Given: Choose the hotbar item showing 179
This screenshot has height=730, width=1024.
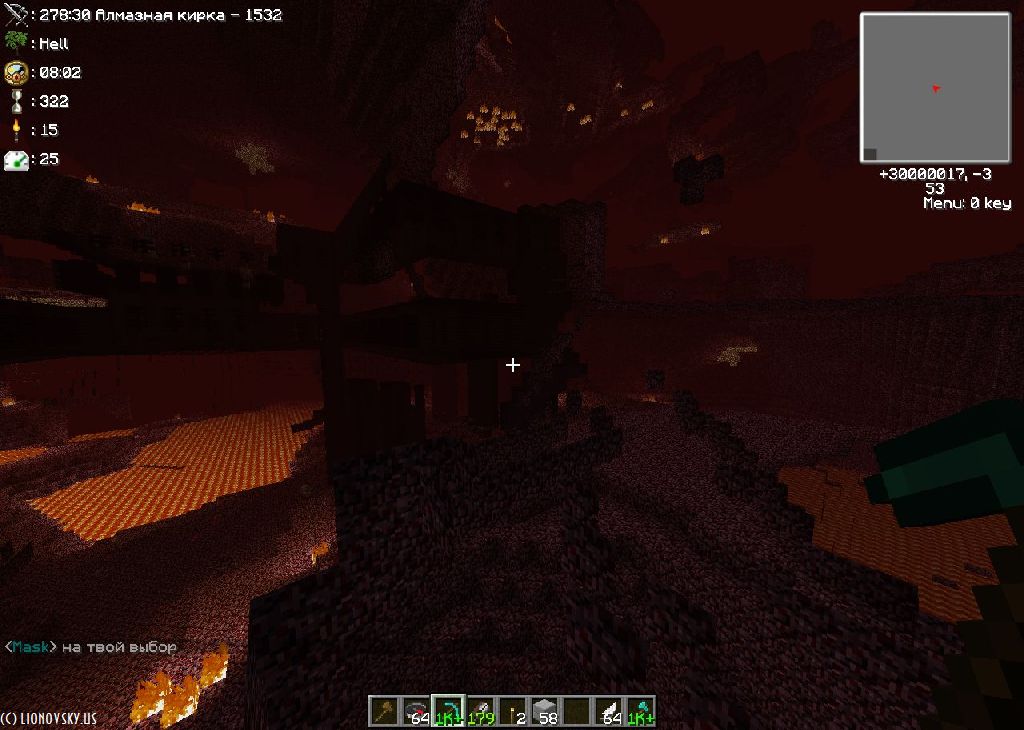Looking at the screenshot, I should tap(480, 711).
